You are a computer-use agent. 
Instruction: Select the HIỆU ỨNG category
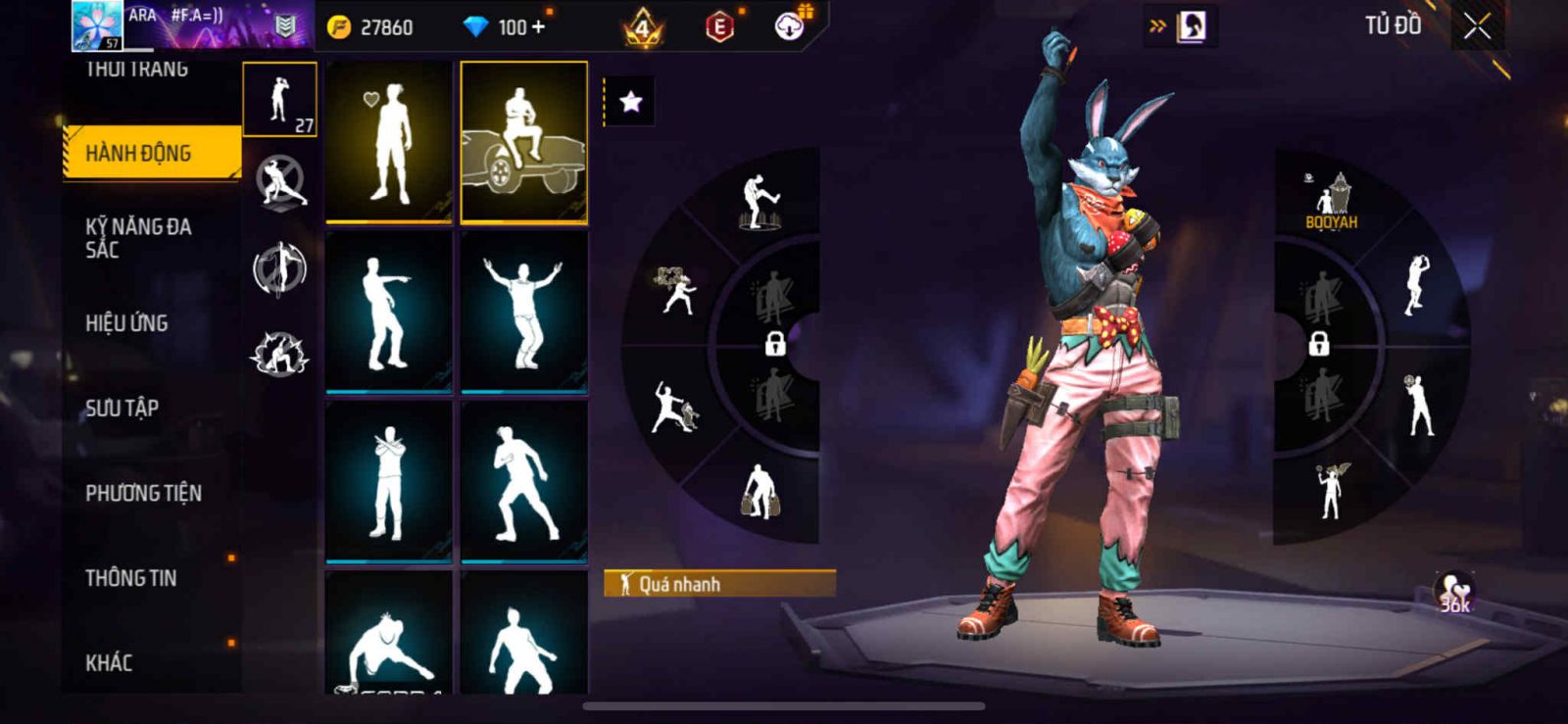click(x=126, y=323)
